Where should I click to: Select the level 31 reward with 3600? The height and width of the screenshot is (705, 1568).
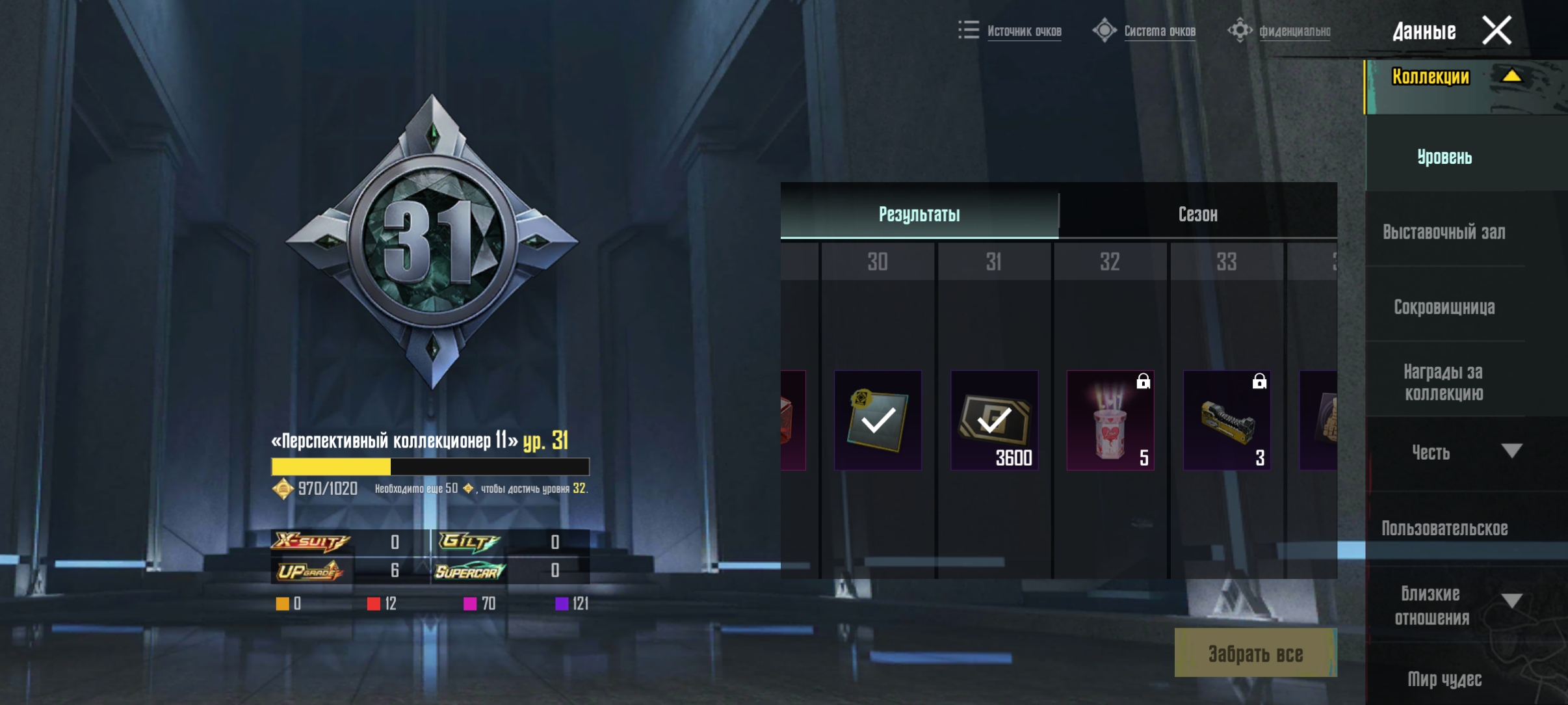point(994,420)
